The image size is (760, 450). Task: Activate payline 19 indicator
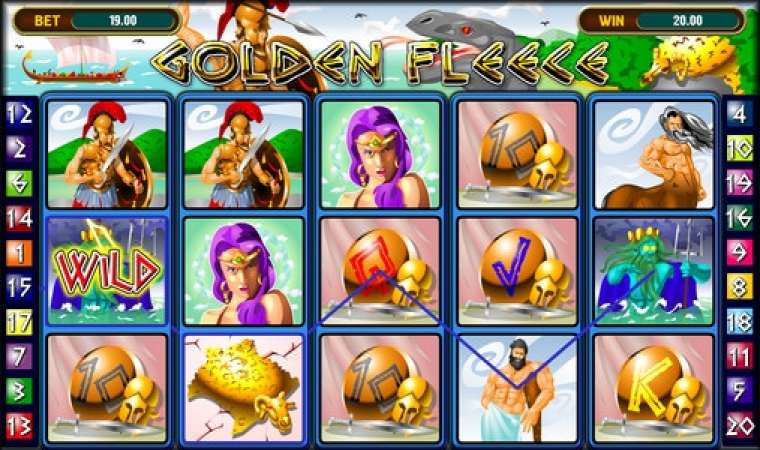(x=741, y=183)
